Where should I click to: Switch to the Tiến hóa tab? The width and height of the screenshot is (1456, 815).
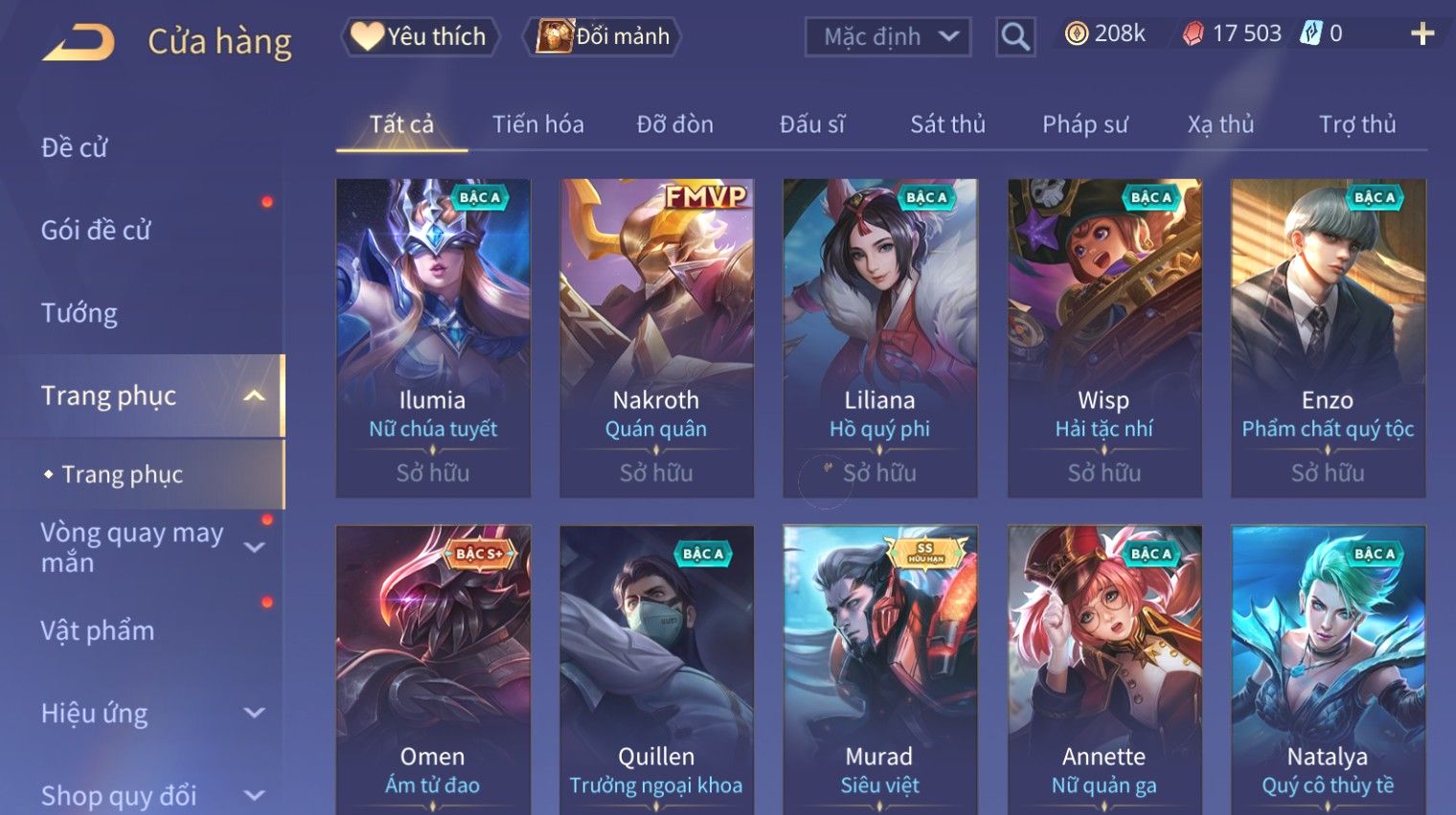point(537,125)
